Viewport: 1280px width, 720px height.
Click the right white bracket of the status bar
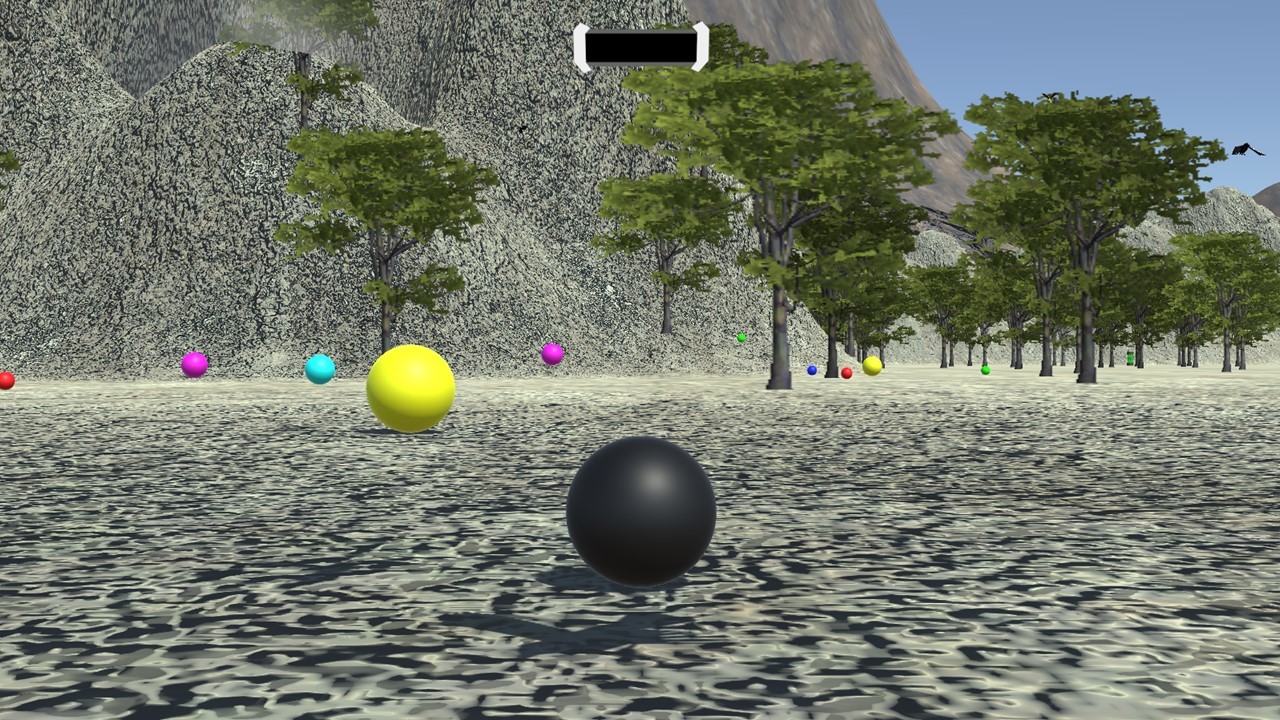pyautogui.click(x=699, y=44)
